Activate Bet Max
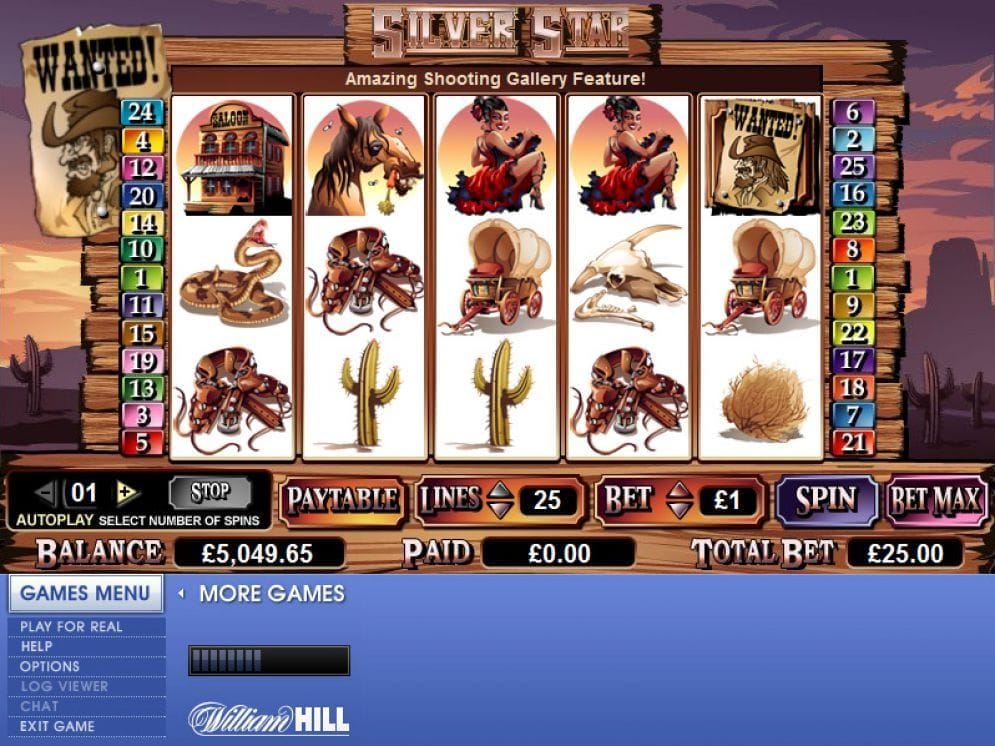Screen dimensions: 995x746 coord(936,500)
